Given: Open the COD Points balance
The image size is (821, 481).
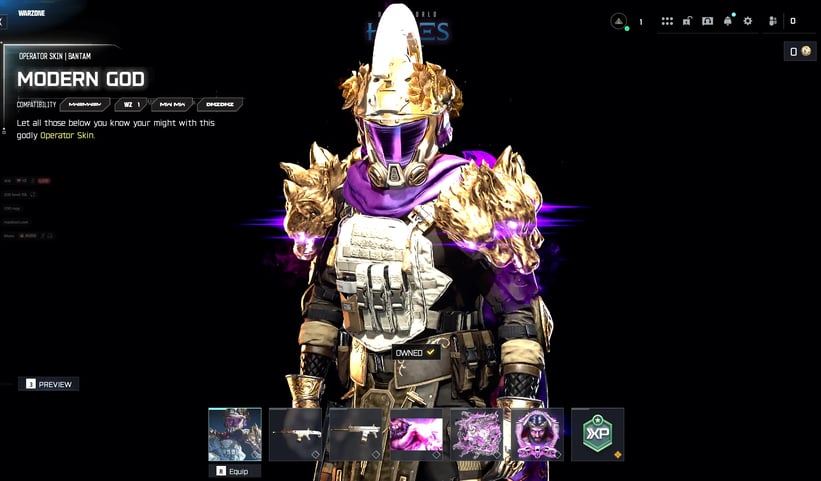Looking at the screenshot, I should (x=801, y=52).
